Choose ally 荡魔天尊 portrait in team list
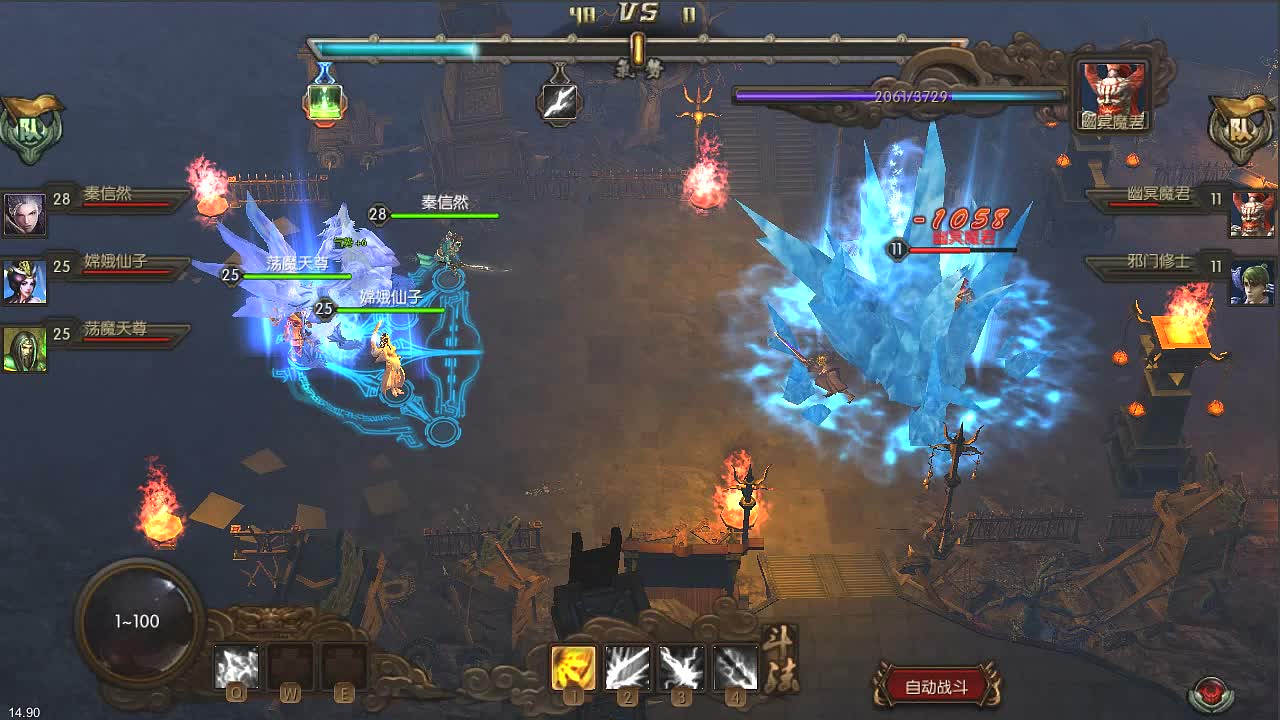 click(x=24, y=349)
